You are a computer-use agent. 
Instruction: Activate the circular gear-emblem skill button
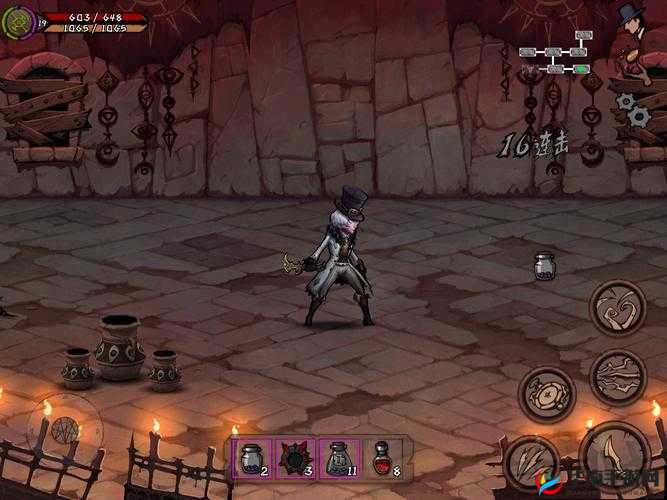[546, 393]
